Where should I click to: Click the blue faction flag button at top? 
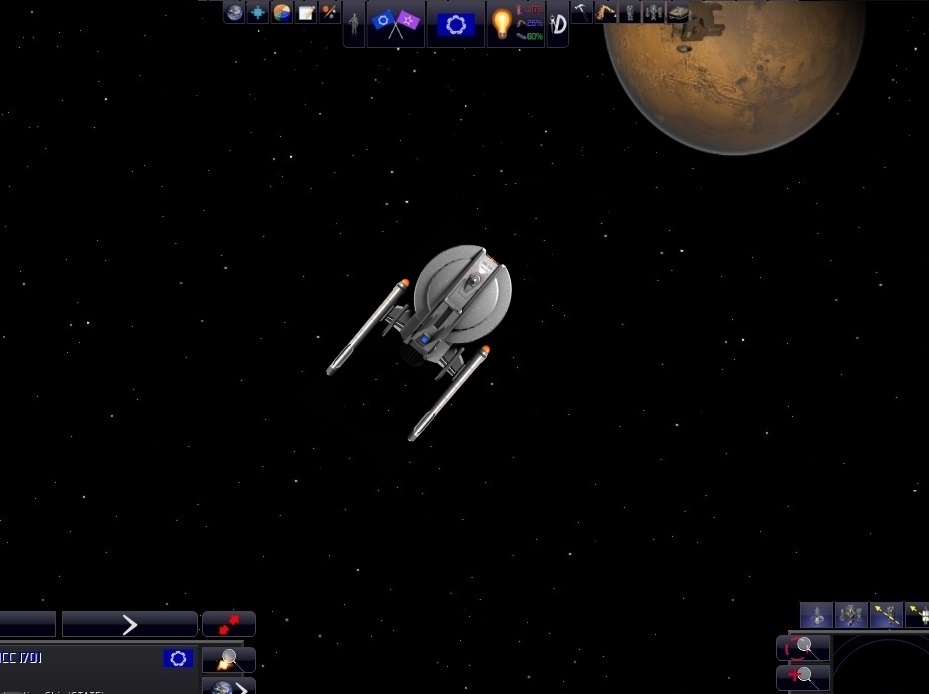[x=456, y=23]
